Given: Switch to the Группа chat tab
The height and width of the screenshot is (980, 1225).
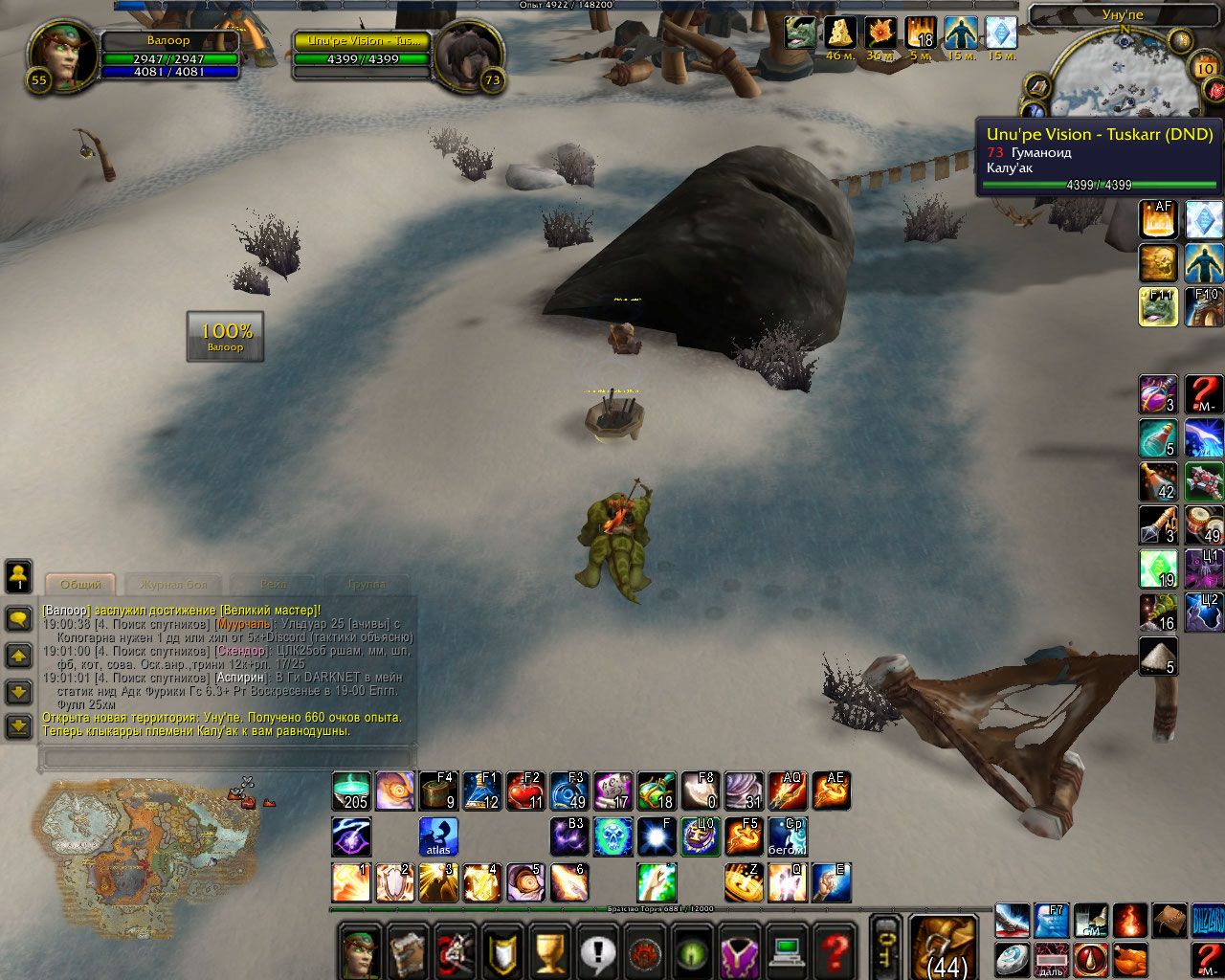Looking at the screenshot, I should 367,584.
